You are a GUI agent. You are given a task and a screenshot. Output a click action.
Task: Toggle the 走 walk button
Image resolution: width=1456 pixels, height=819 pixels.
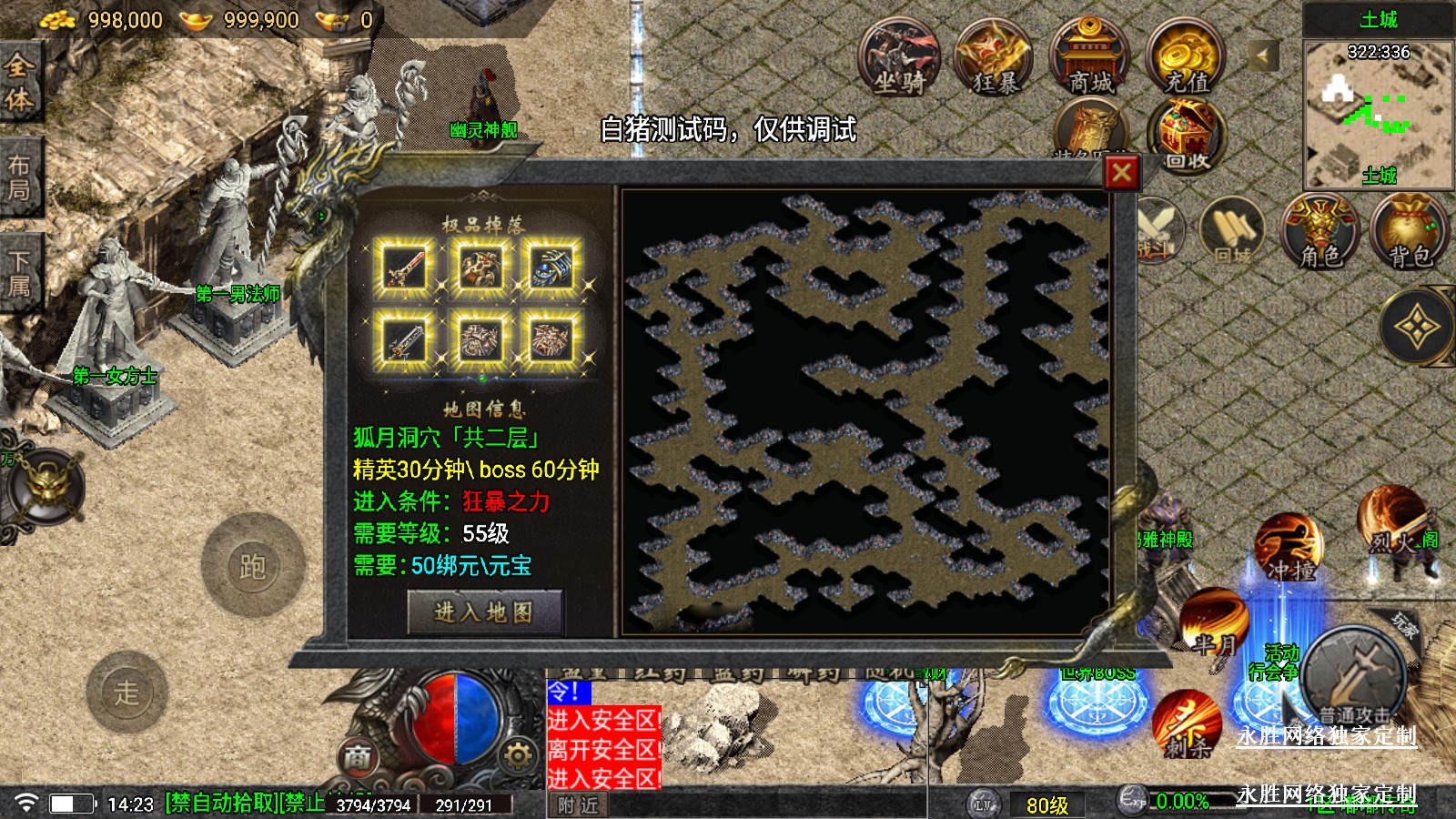[x=126, y=693]
